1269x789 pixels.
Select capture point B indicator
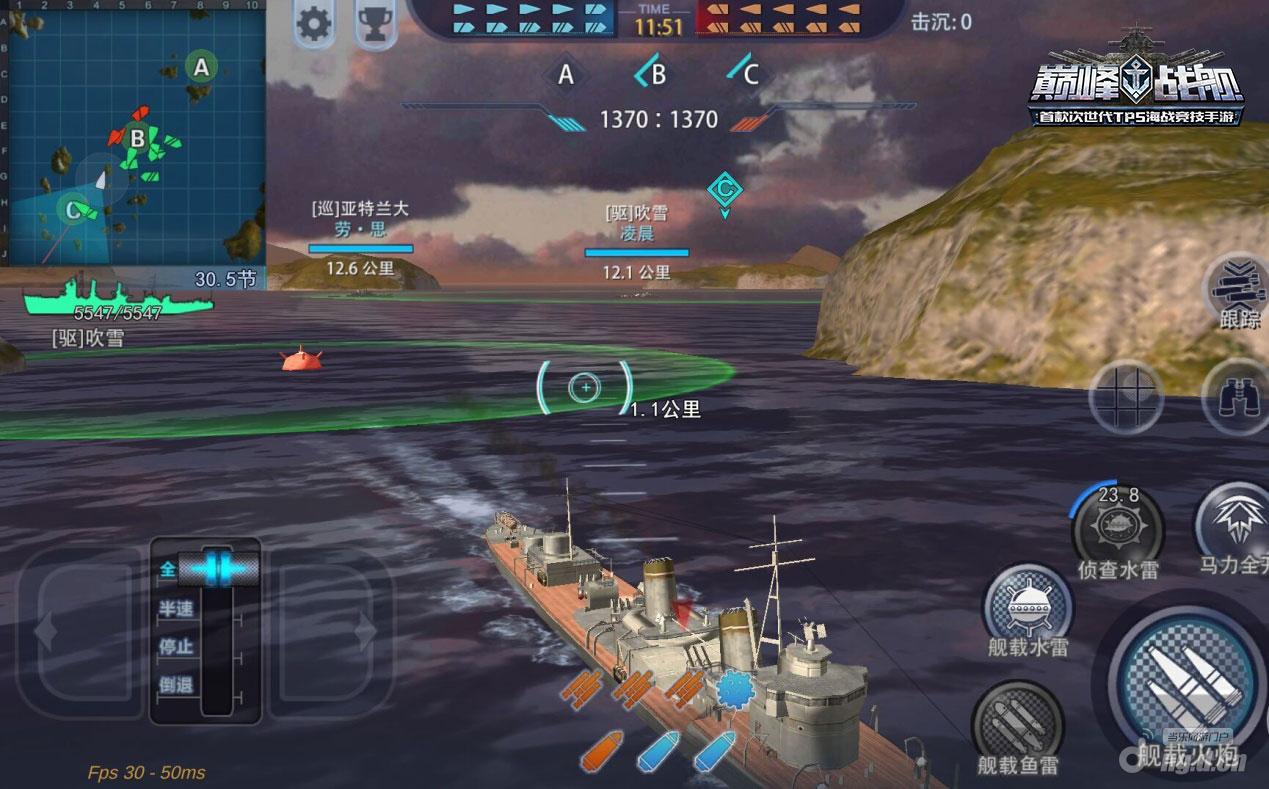[x=652, y=73]
